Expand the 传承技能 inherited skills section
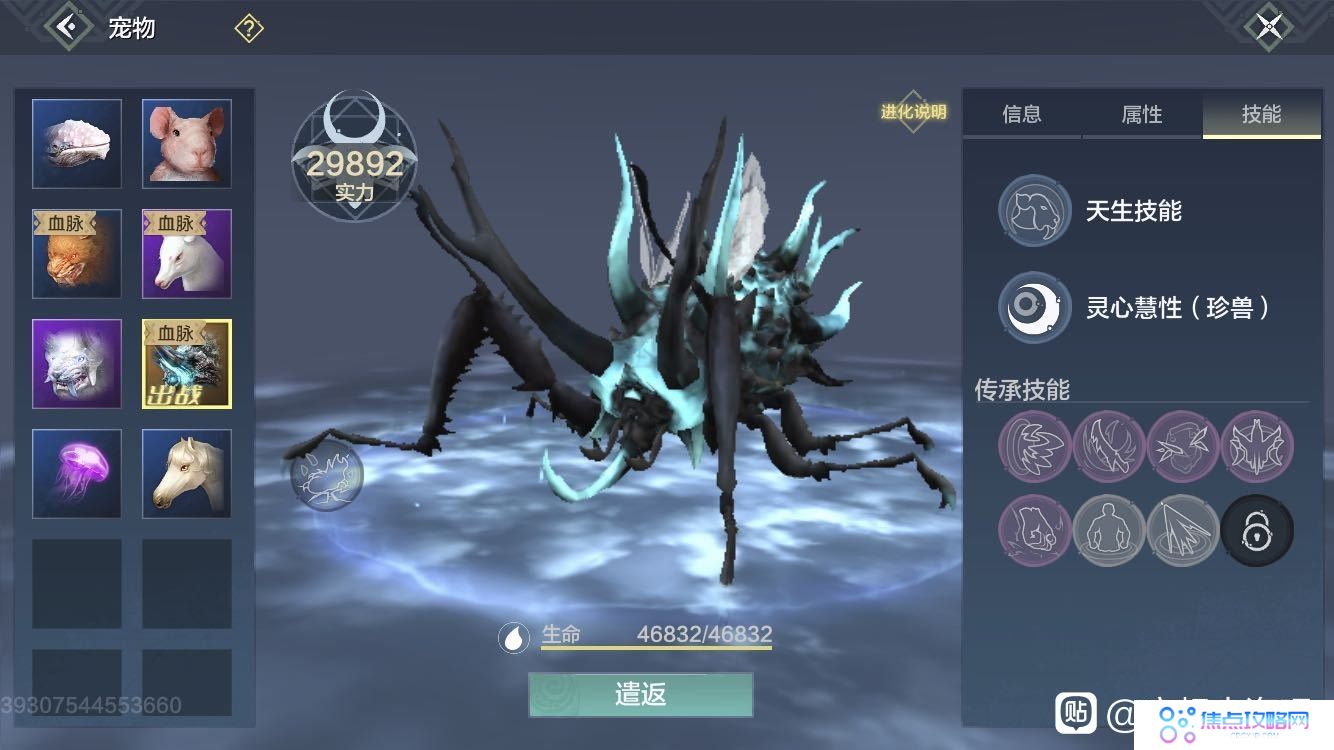Screen dimensions: 1334x750 tap(1024, 390)
